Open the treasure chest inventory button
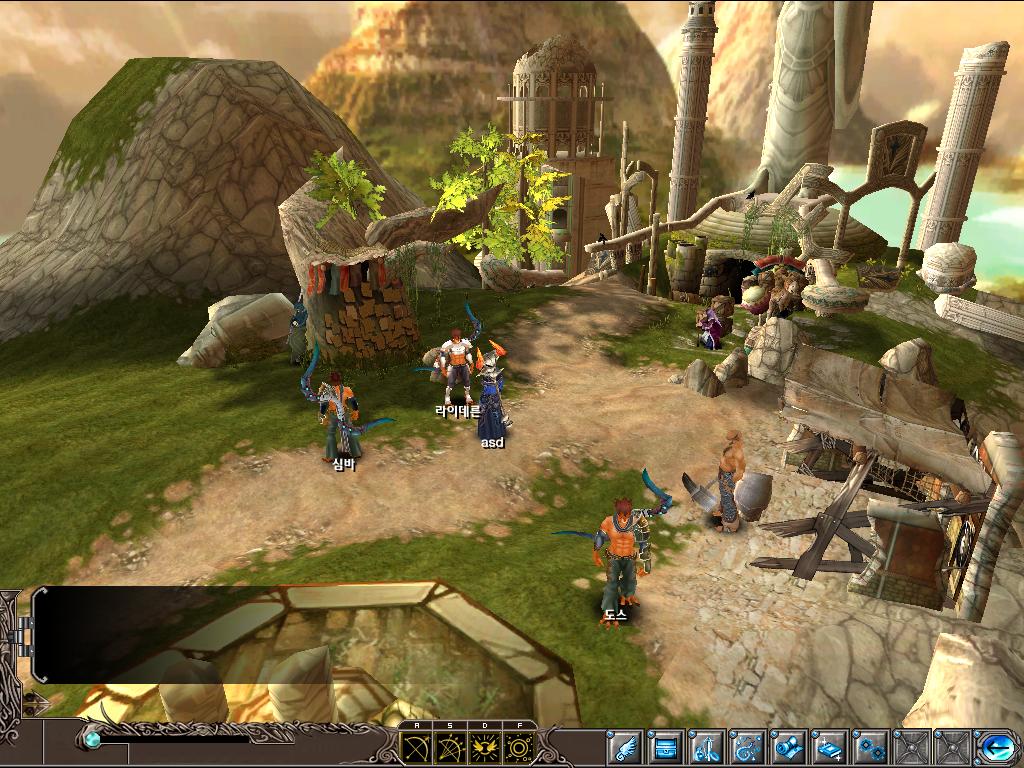The image size is (1024, 768). (x=666, y=747)
